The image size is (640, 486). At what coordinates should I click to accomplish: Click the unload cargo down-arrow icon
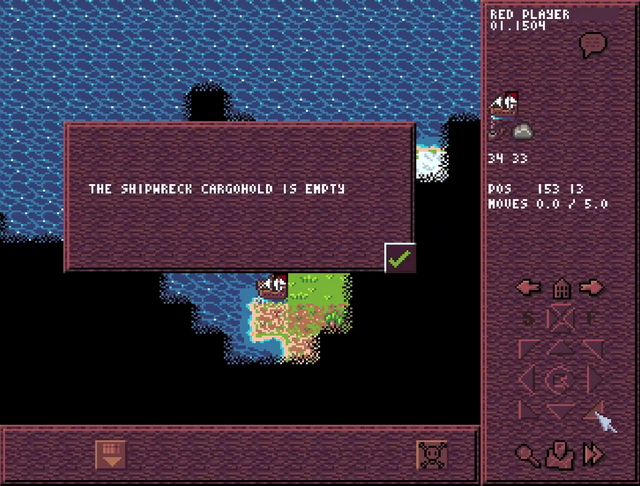pos(109,455)
